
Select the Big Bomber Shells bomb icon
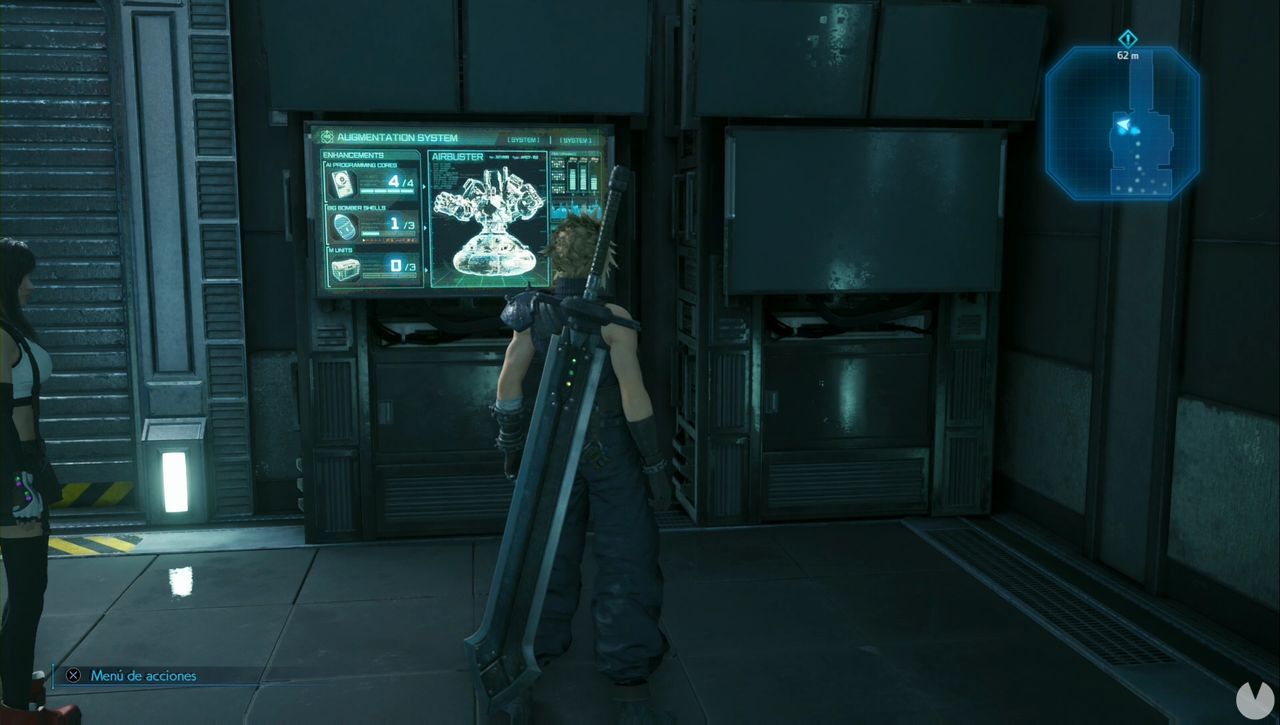tap(344, 228)
